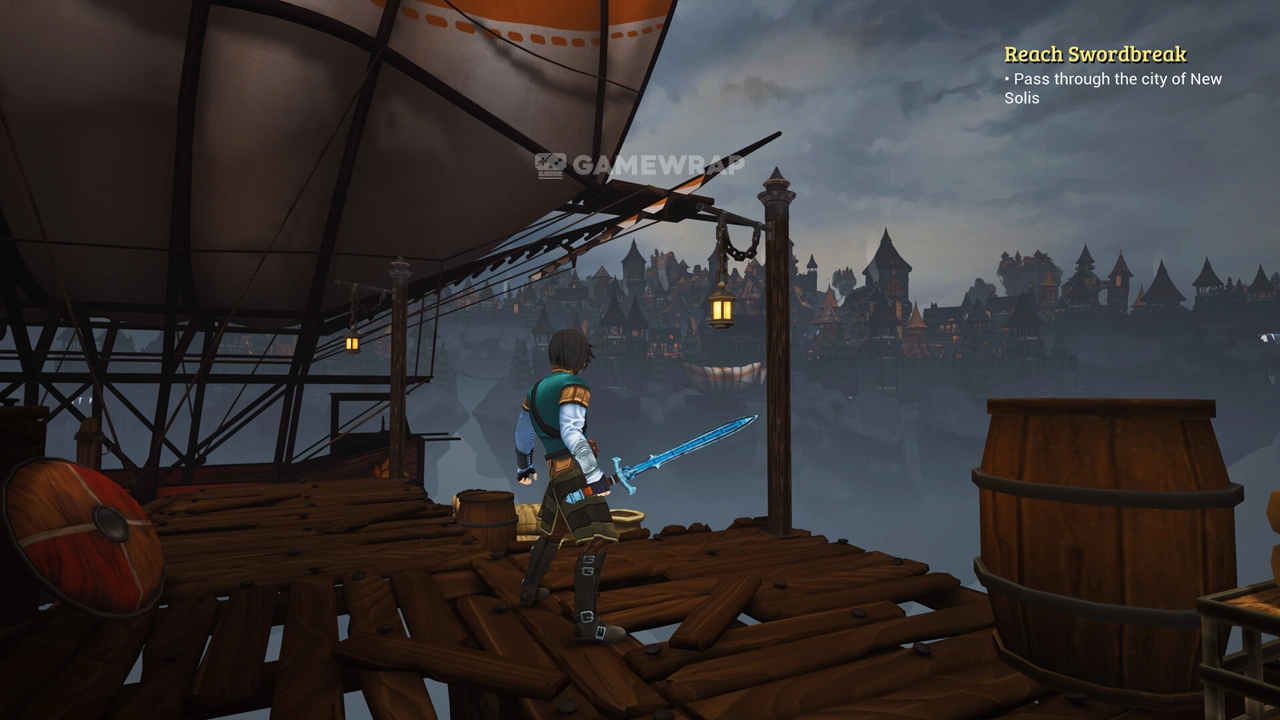
Task: Select the Reach Swordbreak quest tracker
Action: (x=1095, y=55)
